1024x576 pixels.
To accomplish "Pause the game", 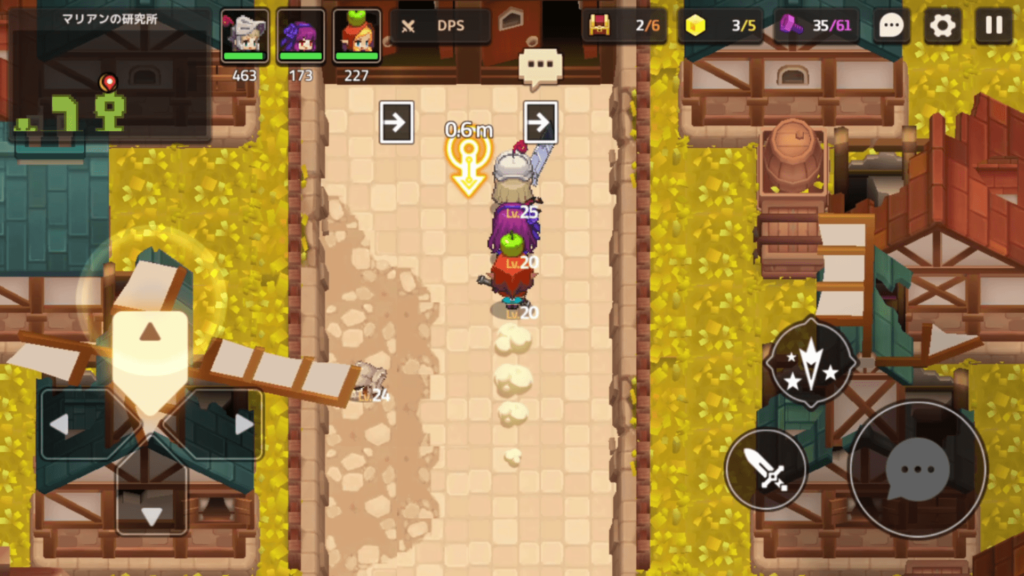I will click(x=993, y=26).
